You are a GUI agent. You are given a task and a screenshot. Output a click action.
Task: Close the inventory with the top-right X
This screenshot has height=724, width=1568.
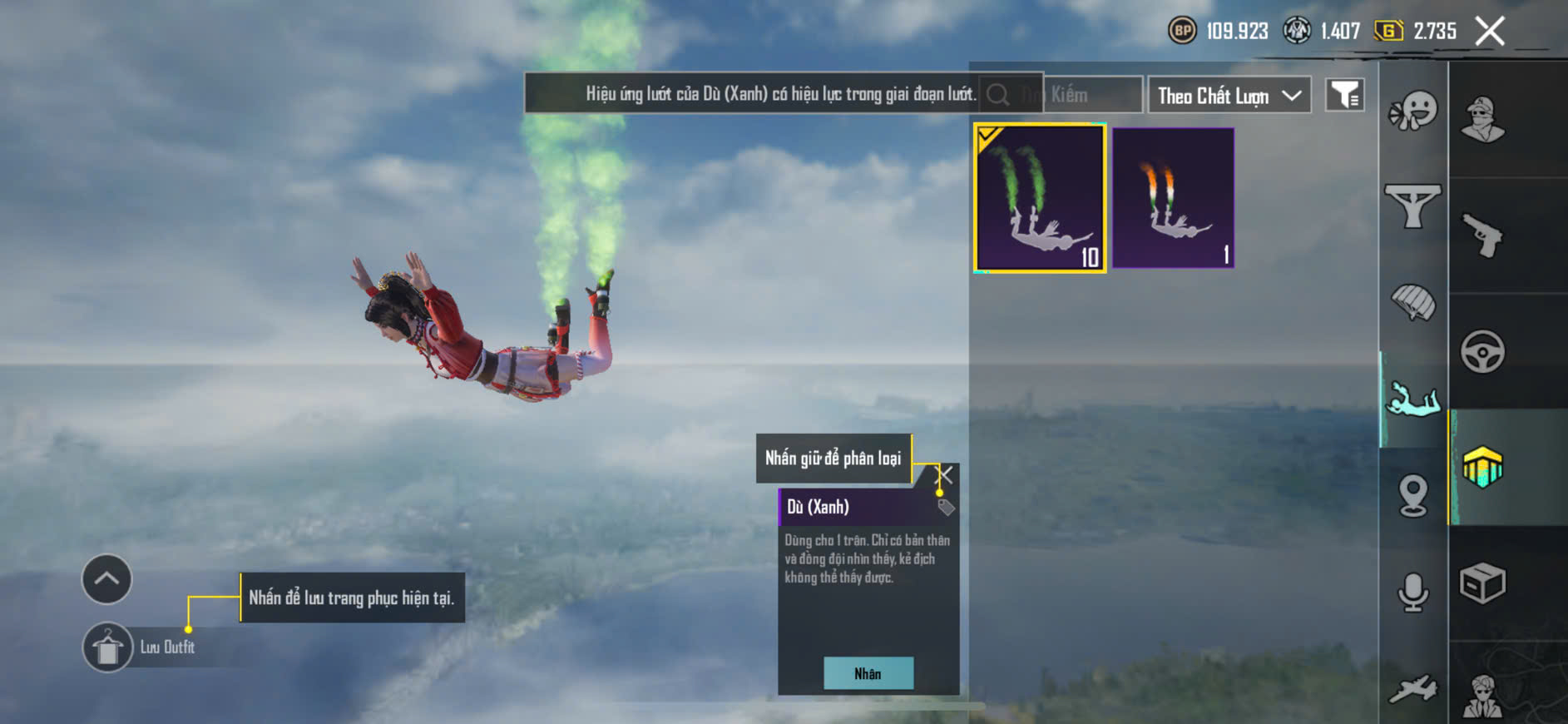click(x=1490, y=32)
